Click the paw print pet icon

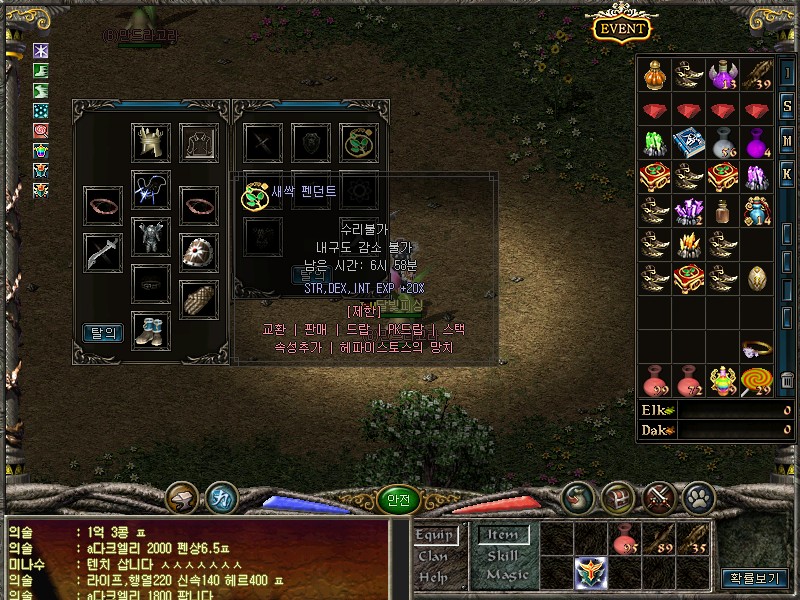point(697,496)
